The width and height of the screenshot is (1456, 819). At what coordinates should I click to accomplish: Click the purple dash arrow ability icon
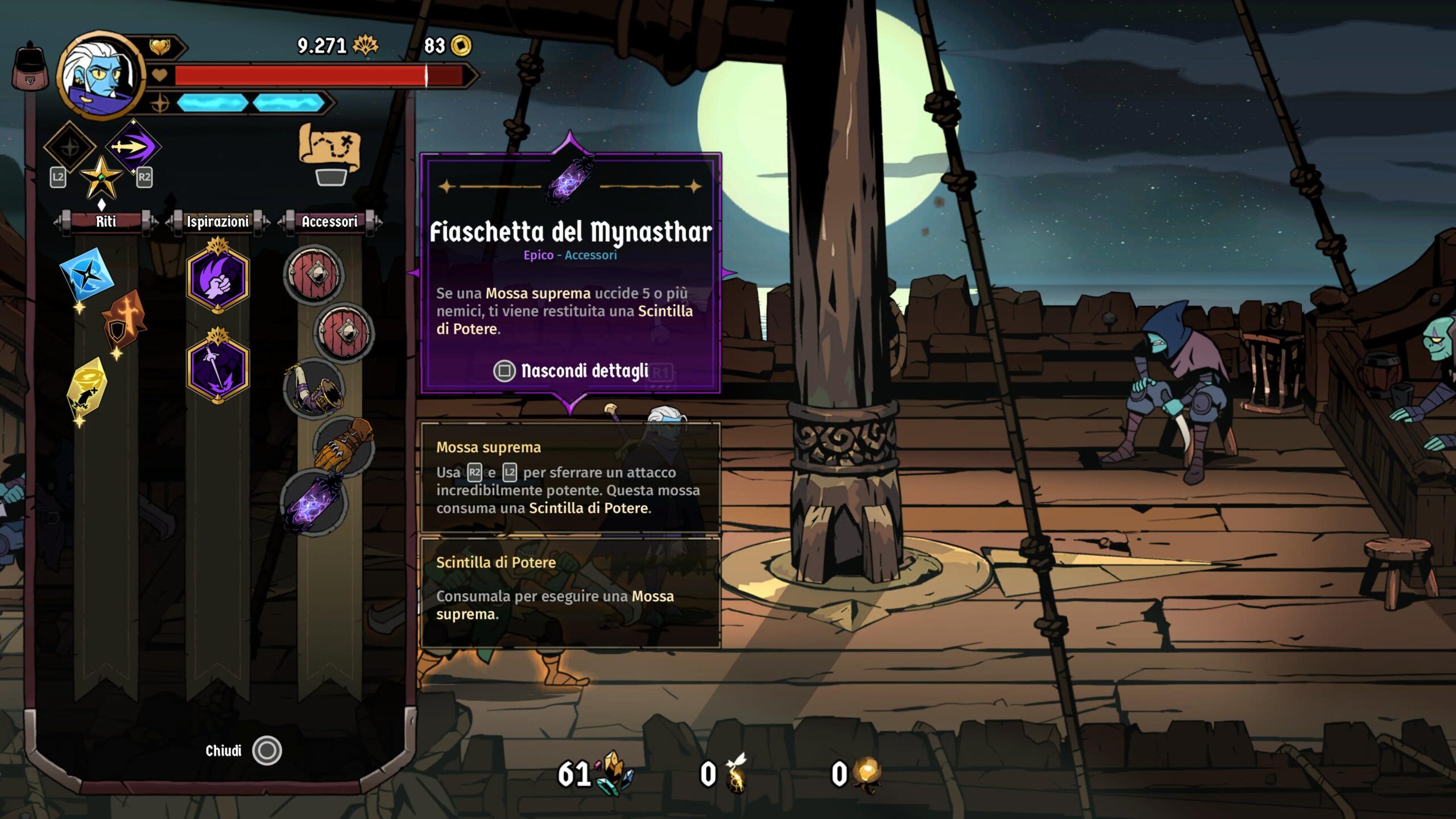[x=133, y=147]
